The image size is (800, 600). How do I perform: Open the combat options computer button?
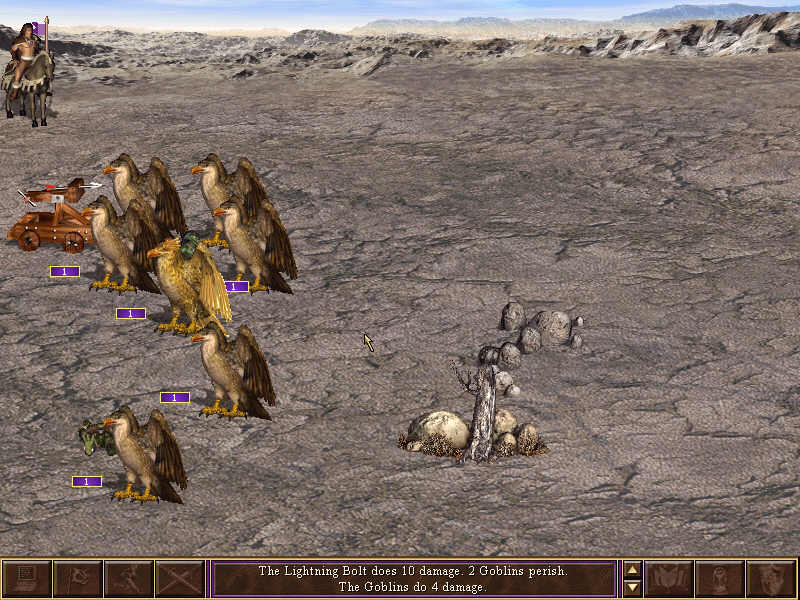coord(27,579)
